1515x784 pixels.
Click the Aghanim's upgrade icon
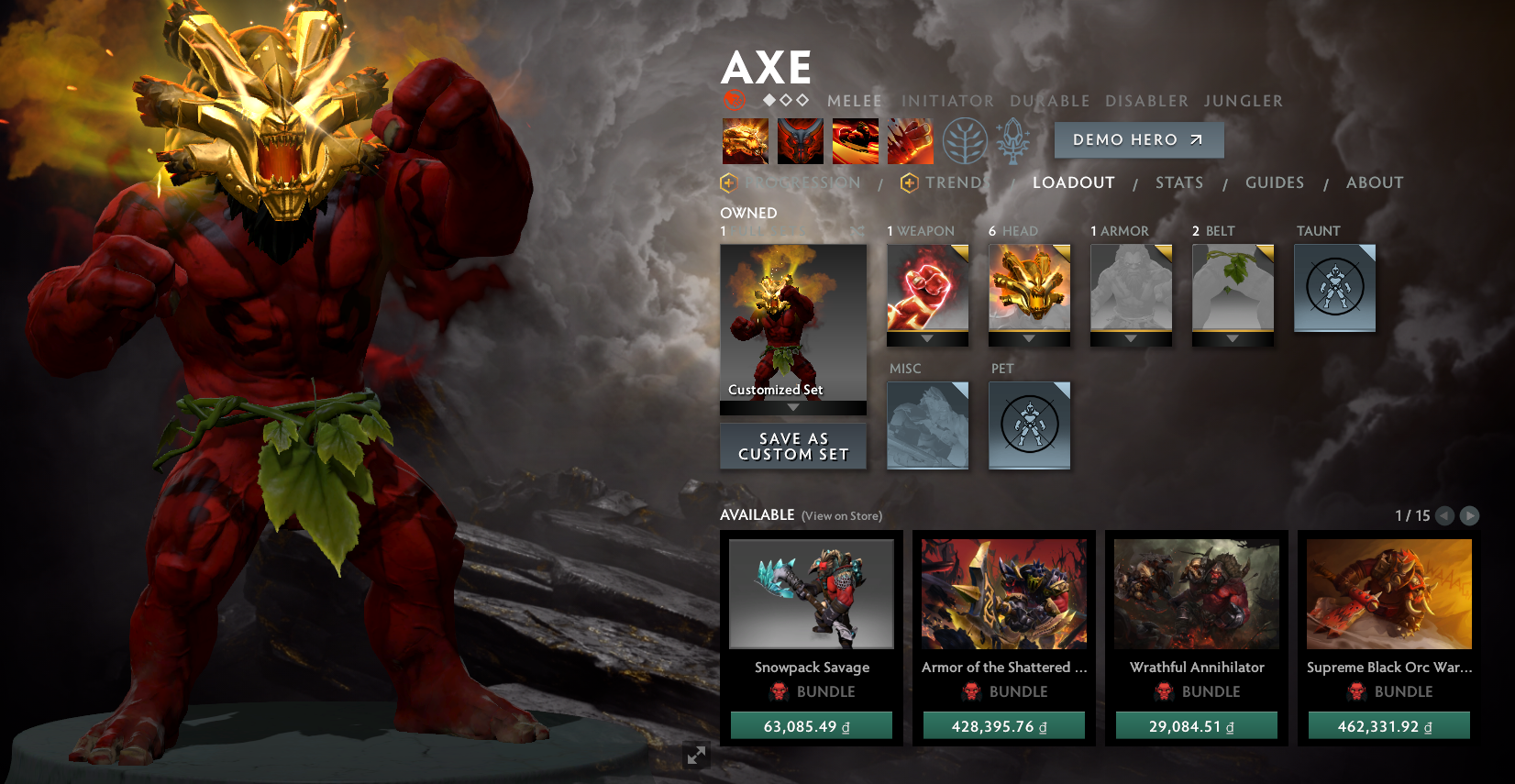pyautogui.click(x=1012, y=140)
